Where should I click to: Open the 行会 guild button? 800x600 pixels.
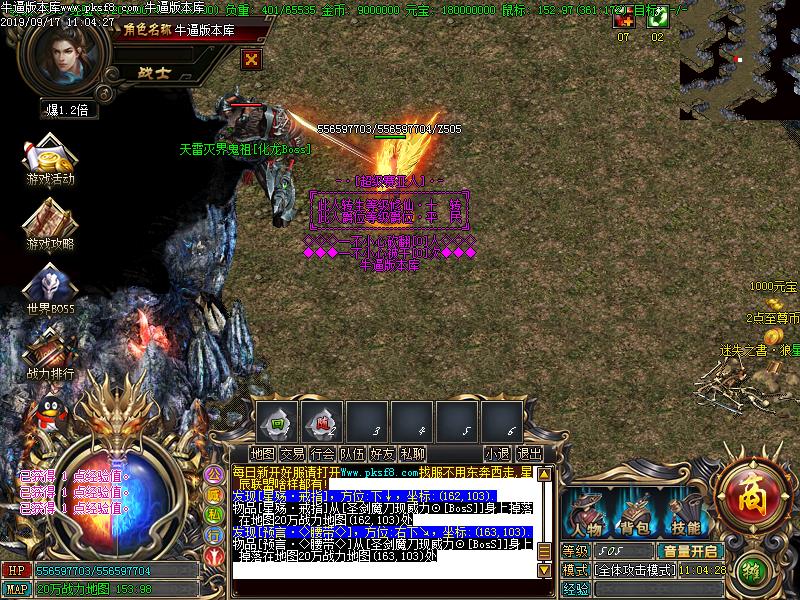tap(323, 454)
